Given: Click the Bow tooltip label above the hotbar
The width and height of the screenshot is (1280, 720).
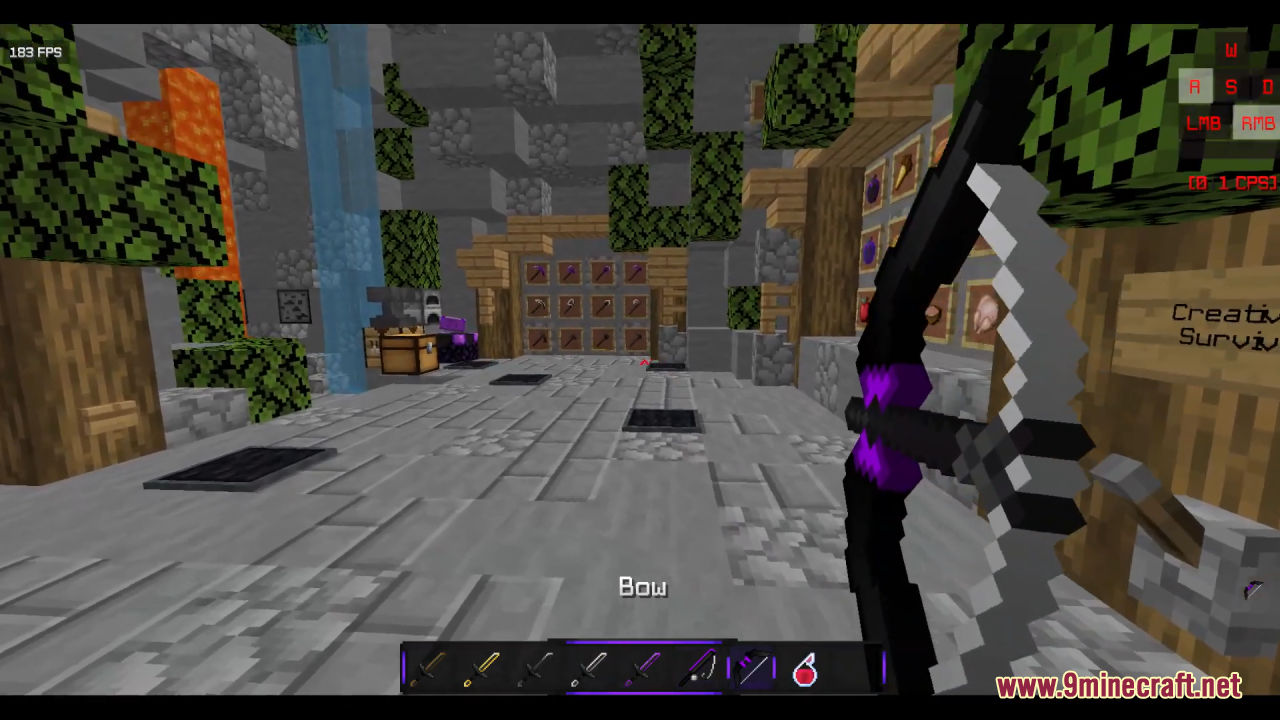Looking at the screenshot, I should coord(642,587).
